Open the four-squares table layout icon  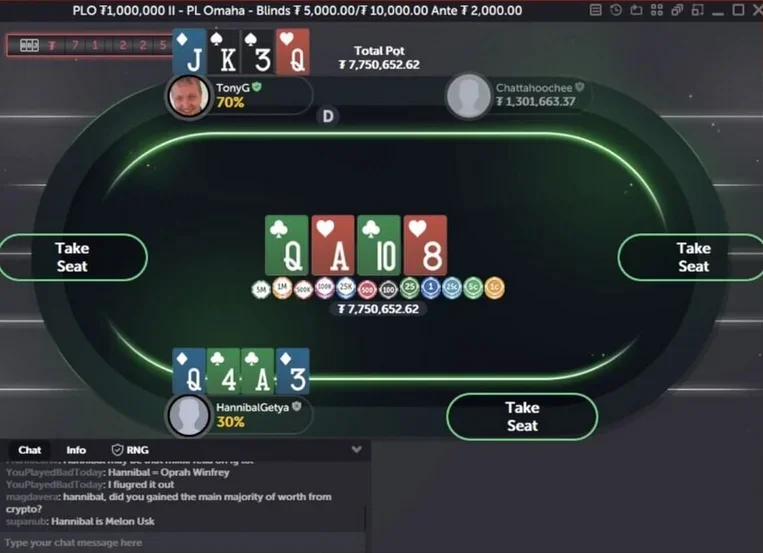[x=656, y=10]
